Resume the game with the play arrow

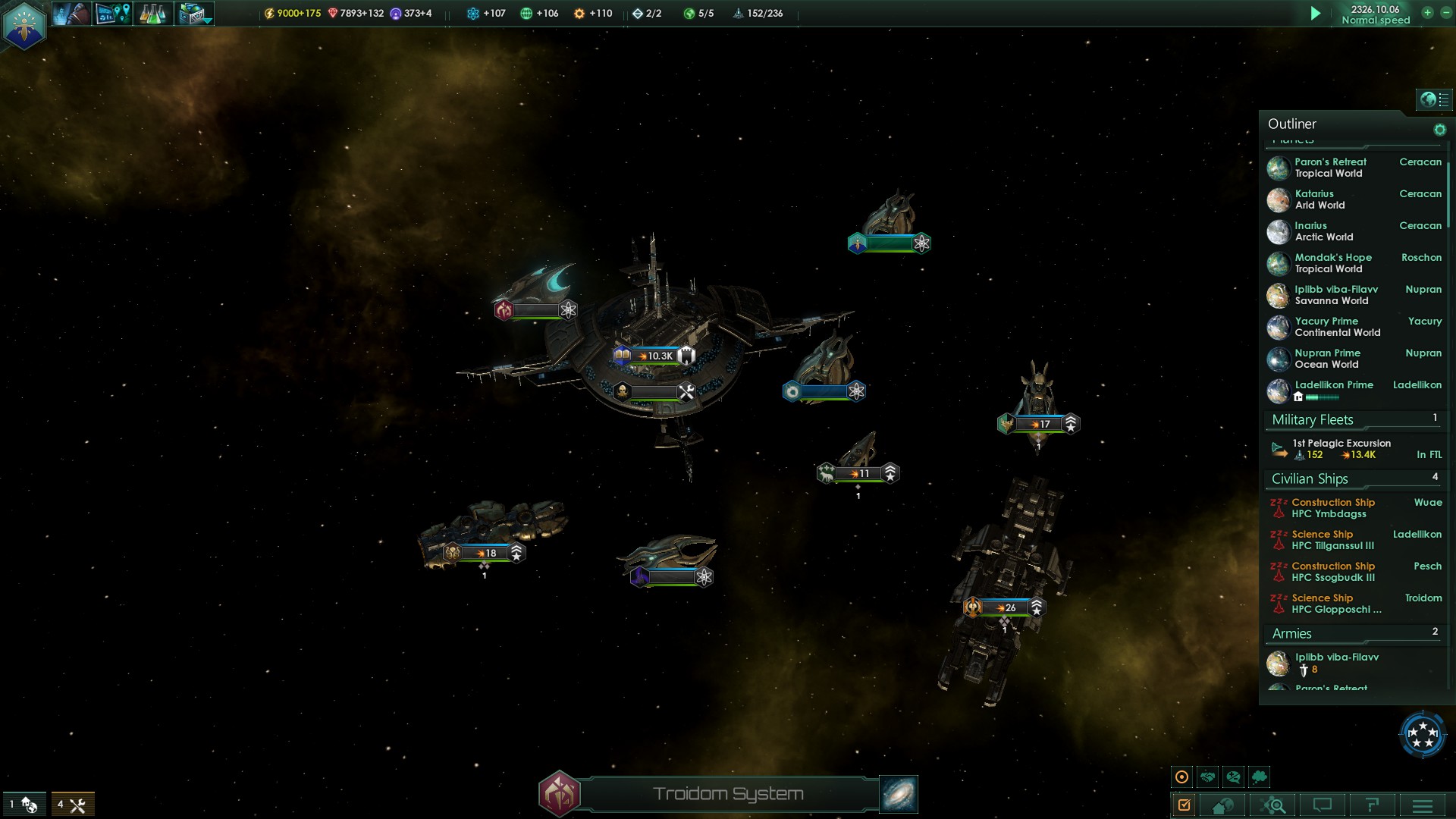(x=1316, y=14)
